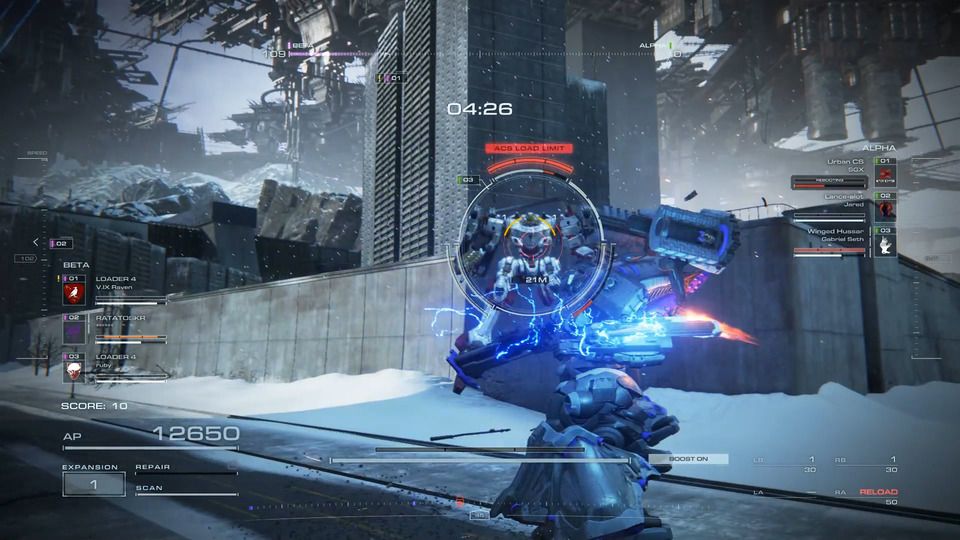Select V.IX Raven's bird emblem
Viewport: 960px width, 540px height.
(x=74, y=293)
